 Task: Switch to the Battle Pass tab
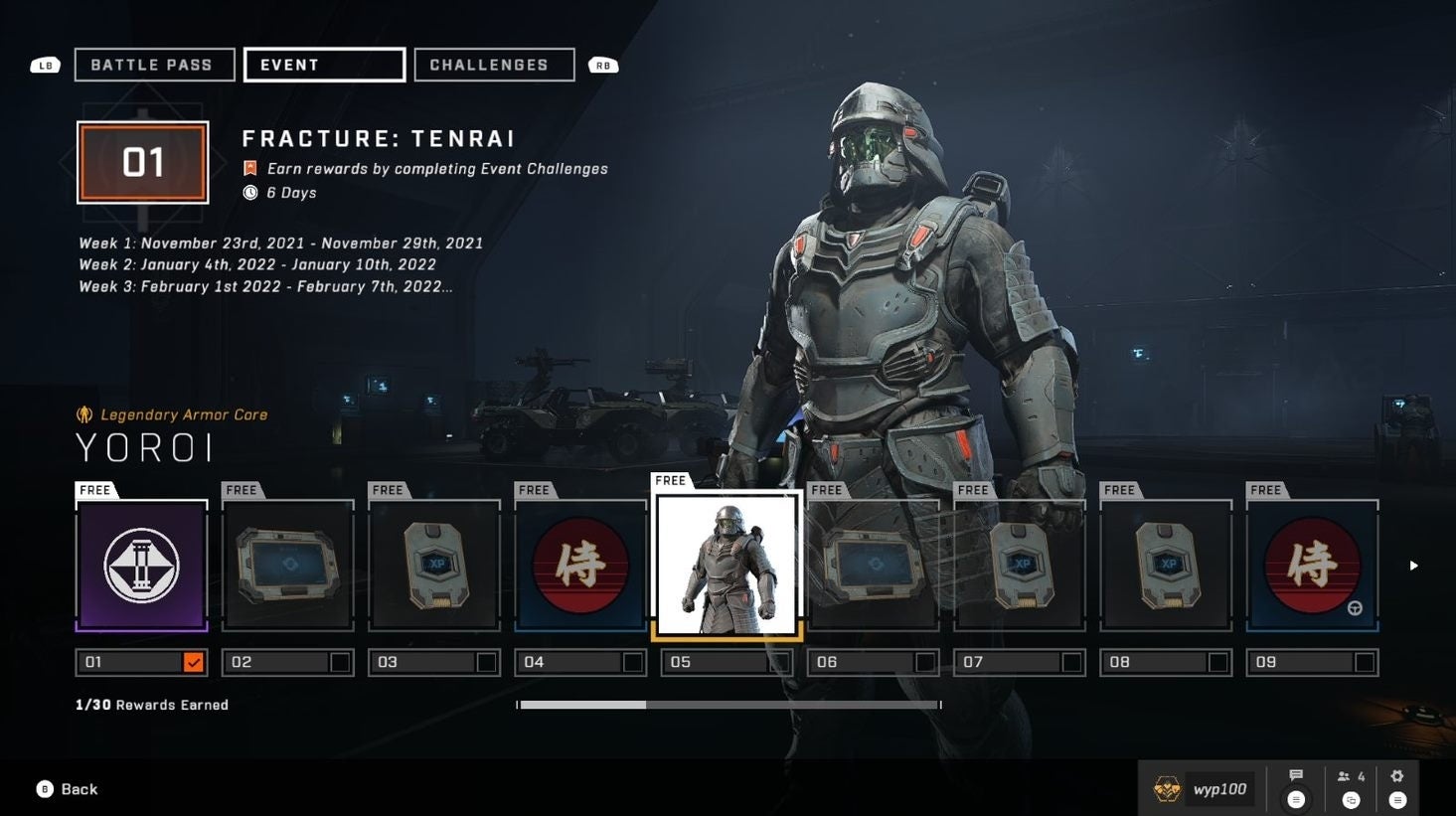154,65
